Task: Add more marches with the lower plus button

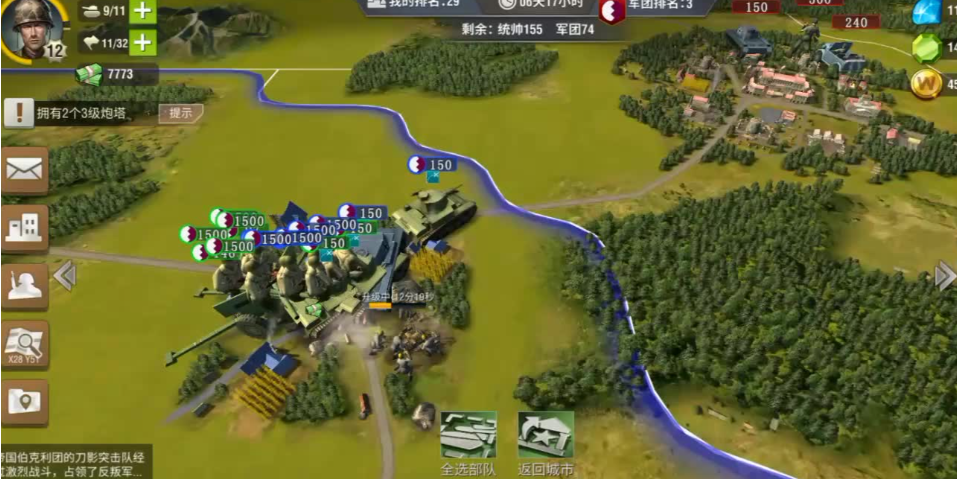Action: 143,43
